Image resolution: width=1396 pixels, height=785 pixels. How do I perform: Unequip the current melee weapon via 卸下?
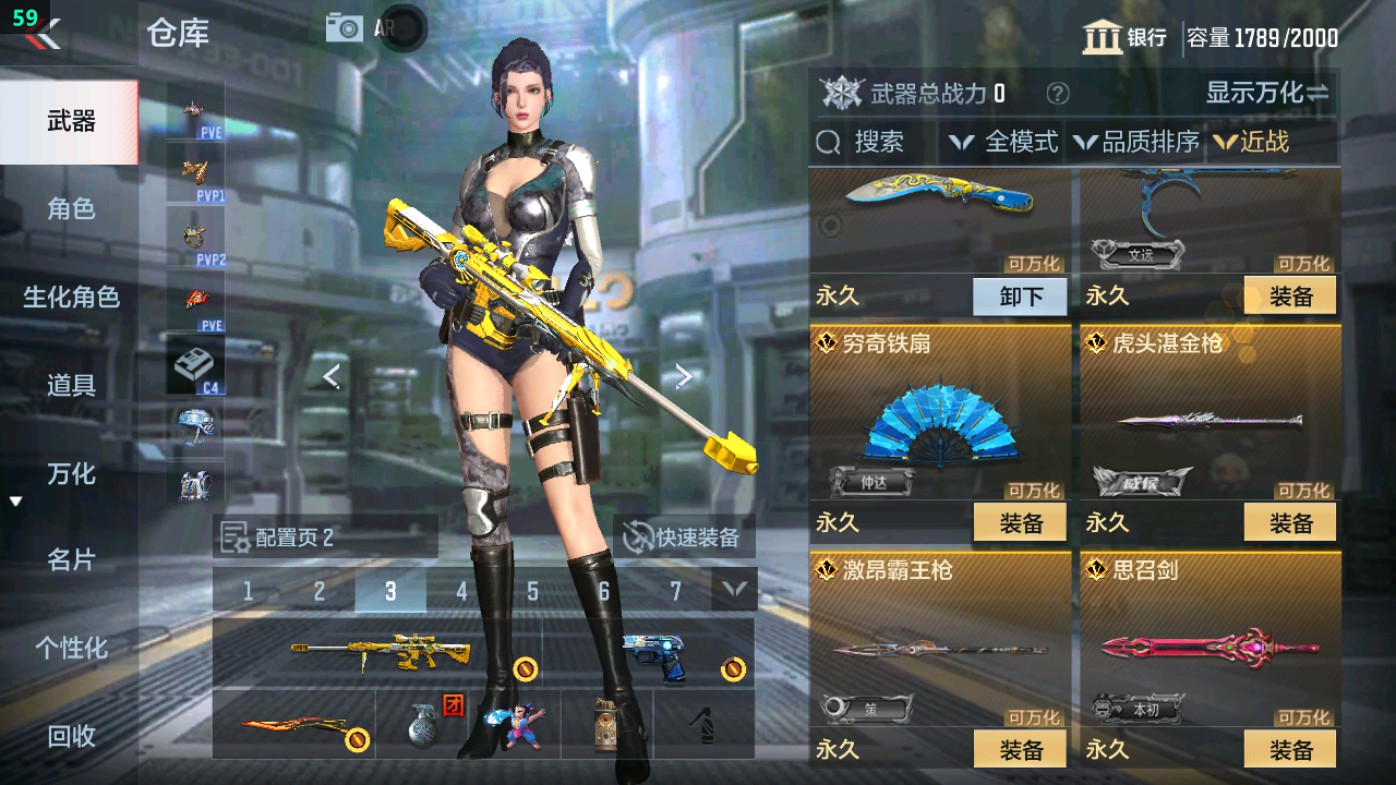point(1019,297)
